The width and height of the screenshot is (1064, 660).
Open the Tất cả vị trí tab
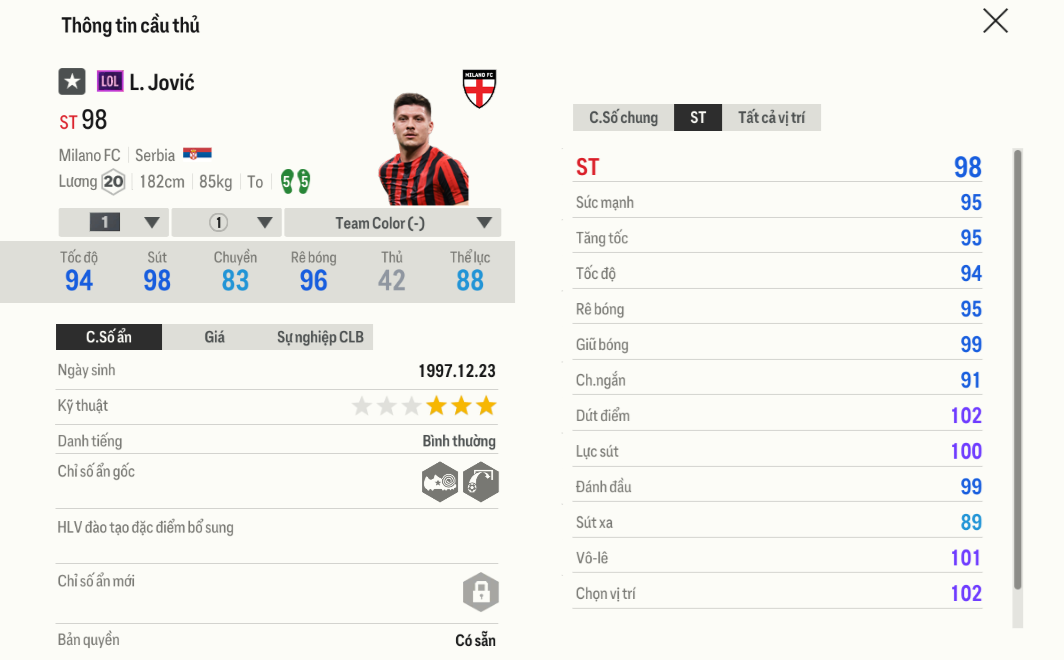771,118
